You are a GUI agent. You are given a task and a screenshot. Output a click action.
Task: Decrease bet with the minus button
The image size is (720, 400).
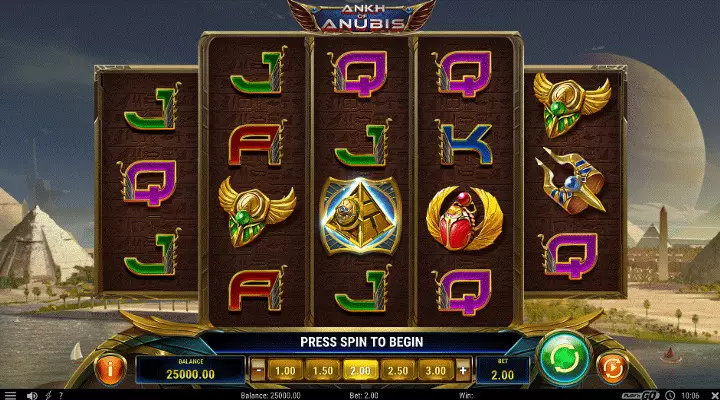(x=257, y=370)
